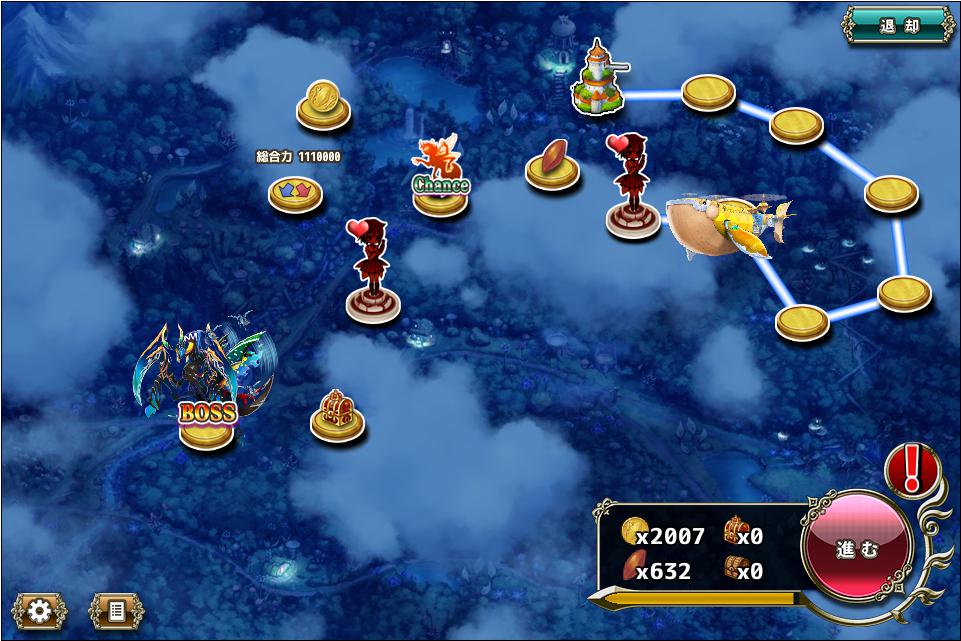
Task: Advance with the red 進む button
Action: click(x=857, y=547)
